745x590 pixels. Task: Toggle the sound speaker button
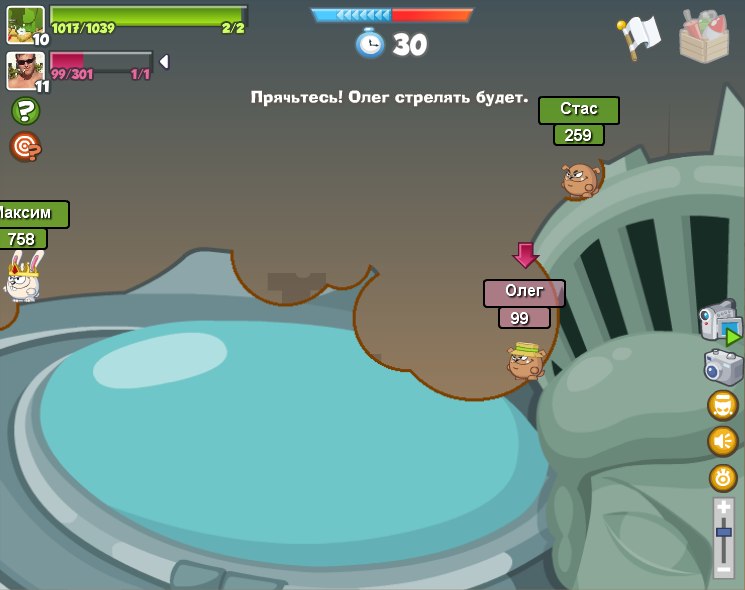coord(723,441)
